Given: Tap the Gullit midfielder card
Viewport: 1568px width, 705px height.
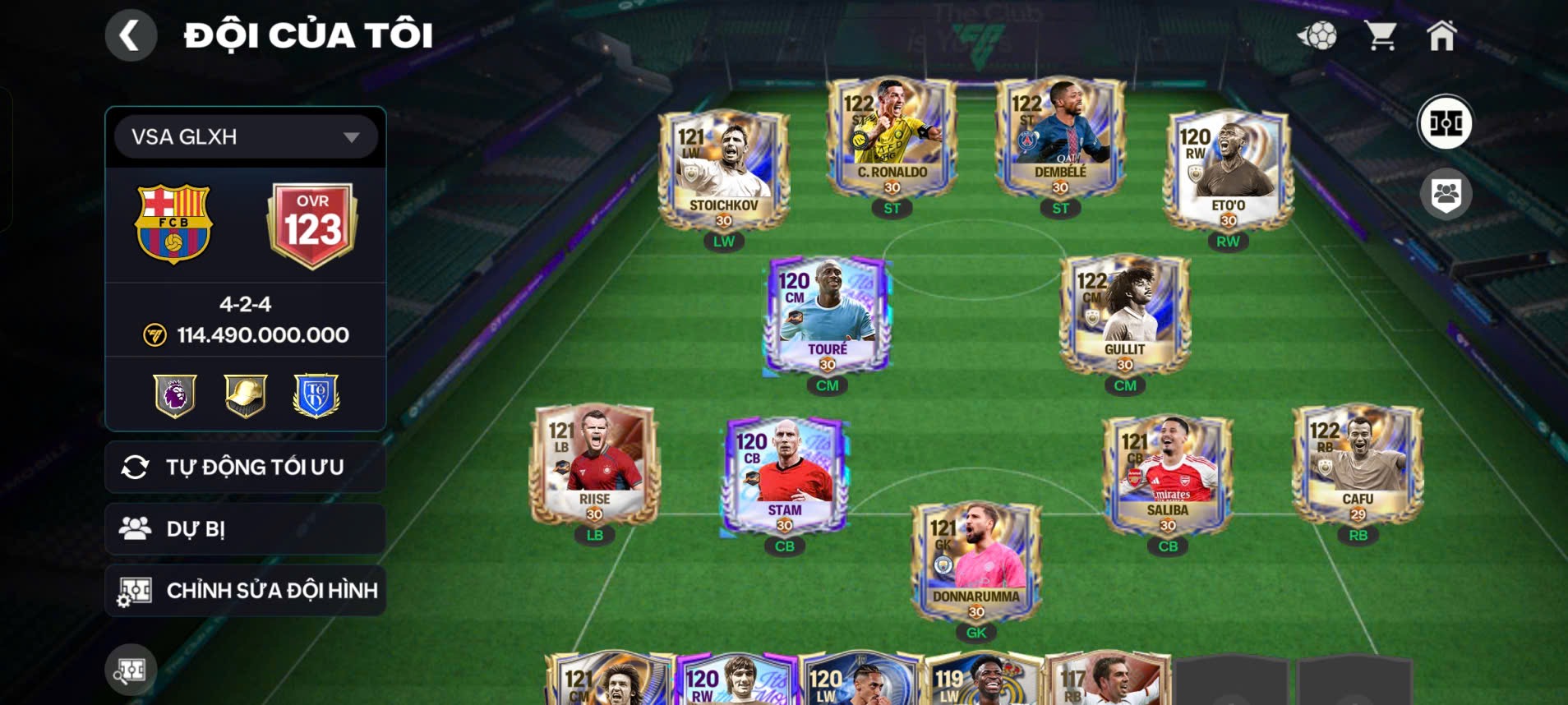Looking at the screenshot, I should pyautogui.click(x=1125, y=315).
